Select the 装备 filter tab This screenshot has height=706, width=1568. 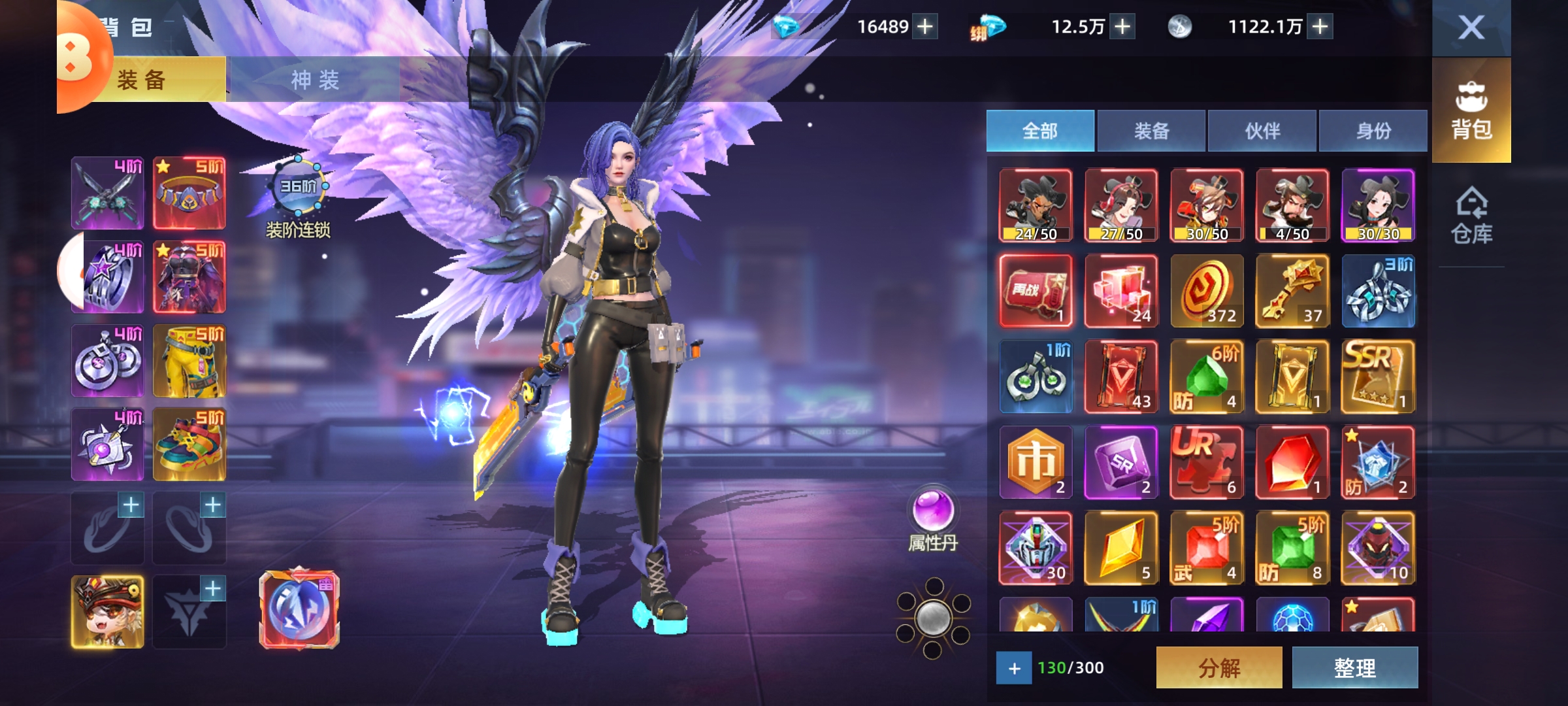click(1151, 131)
